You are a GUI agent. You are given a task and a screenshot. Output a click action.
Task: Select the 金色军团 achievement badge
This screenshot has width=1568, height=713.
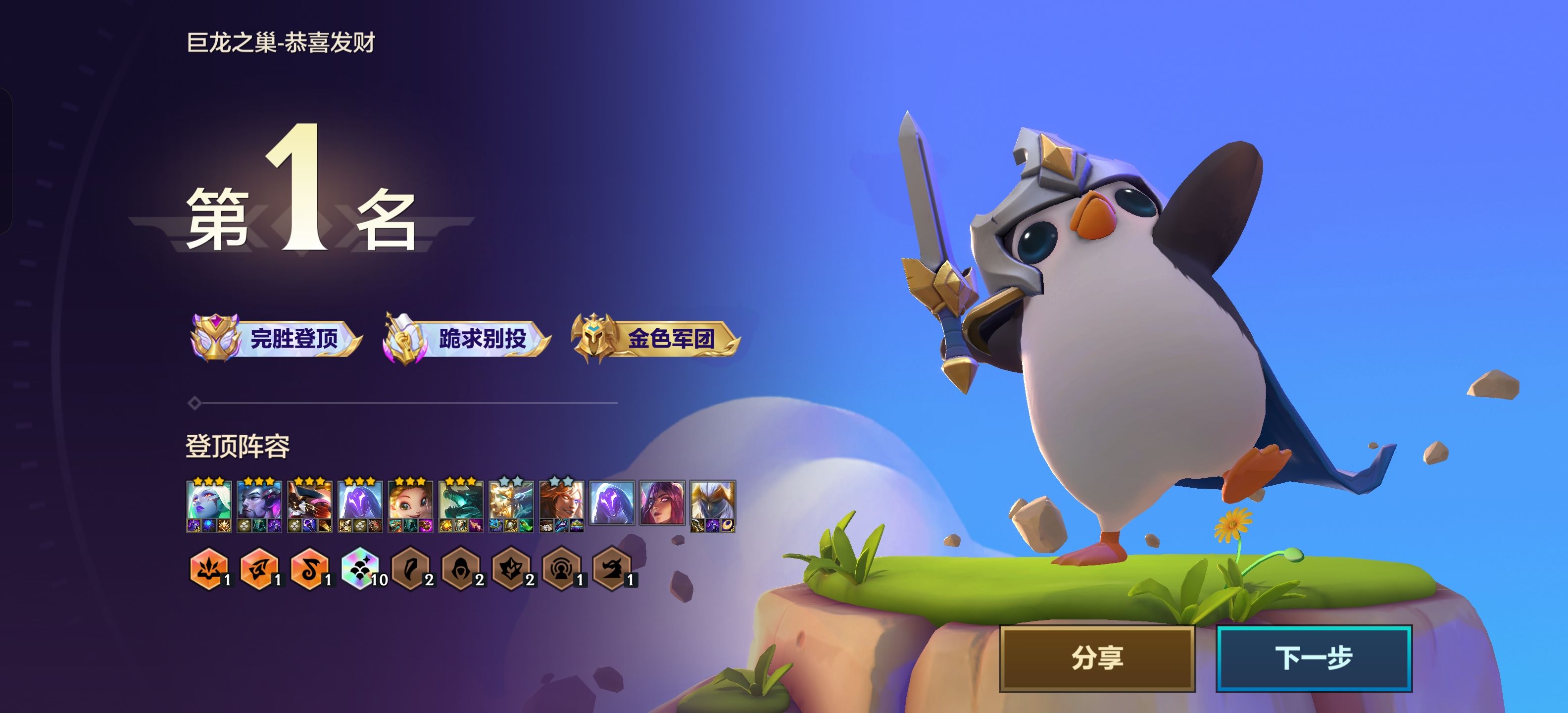pos(655,338)
